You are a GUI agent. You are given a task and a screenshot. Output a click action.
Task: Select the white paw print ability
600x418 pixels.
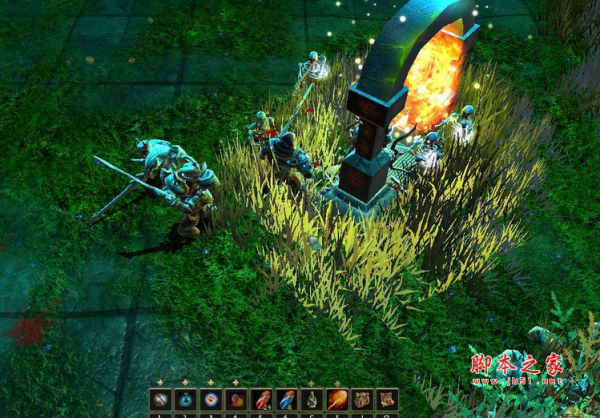coord(212,400)
